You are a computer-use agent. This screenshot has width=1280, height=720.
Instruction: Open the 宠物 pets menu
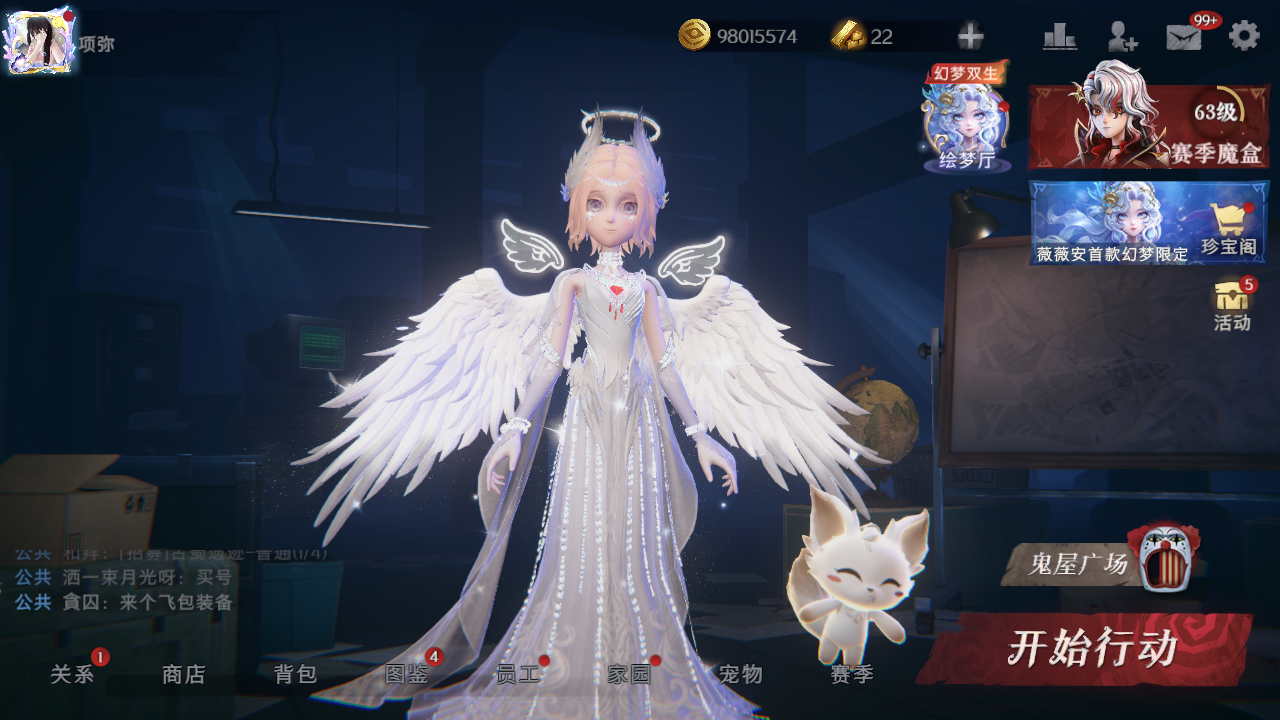[x=741, y=674]
